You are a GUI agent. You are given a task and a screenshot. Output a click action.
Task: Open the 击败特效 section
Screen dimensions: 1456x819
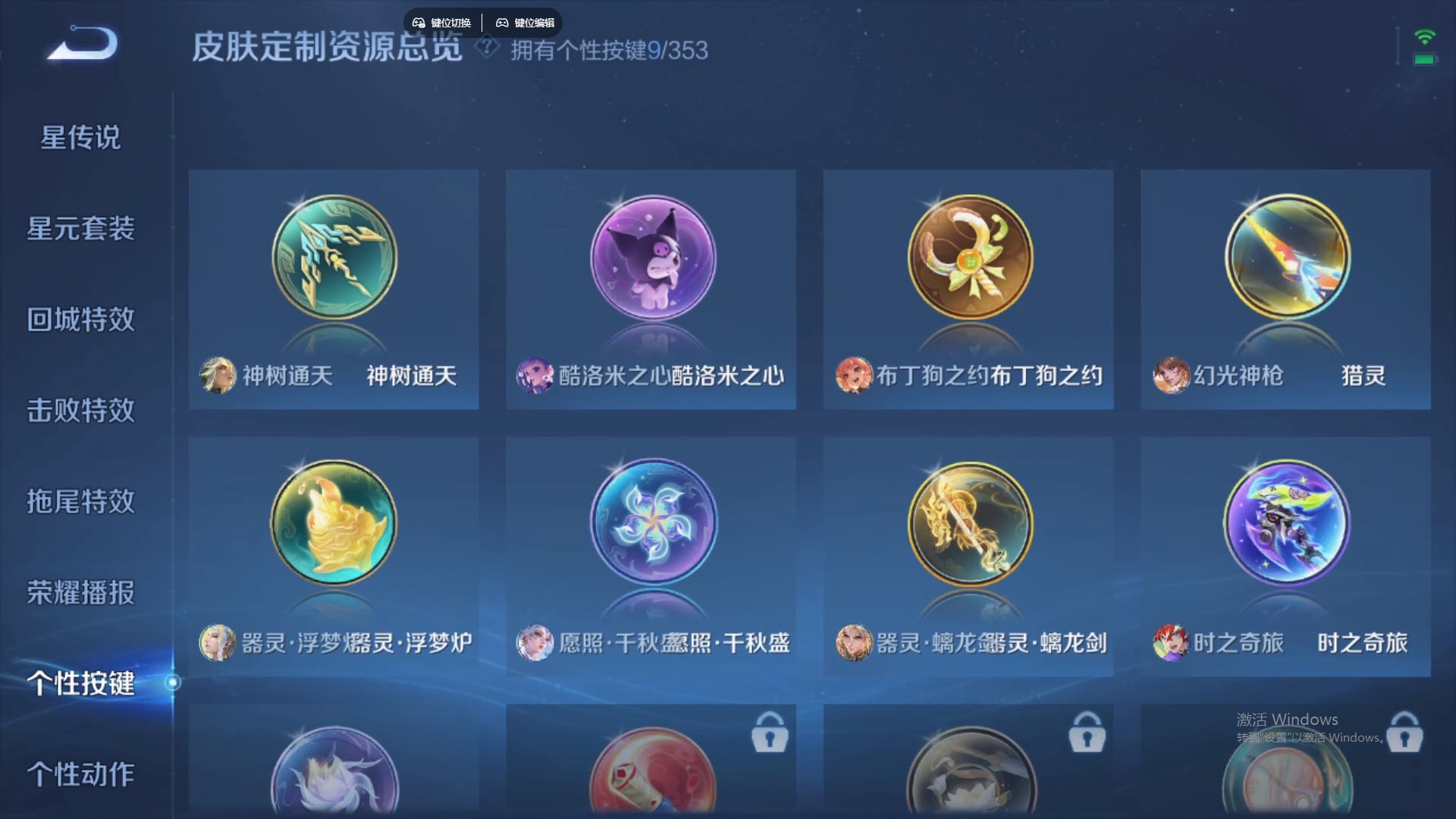pos(82,411)
